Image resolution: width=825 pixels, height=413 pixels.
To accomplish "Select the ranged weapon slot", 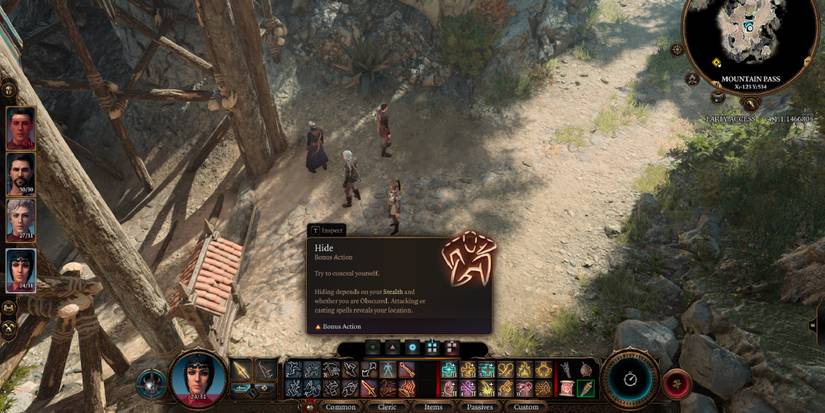I will pos(266,370).
